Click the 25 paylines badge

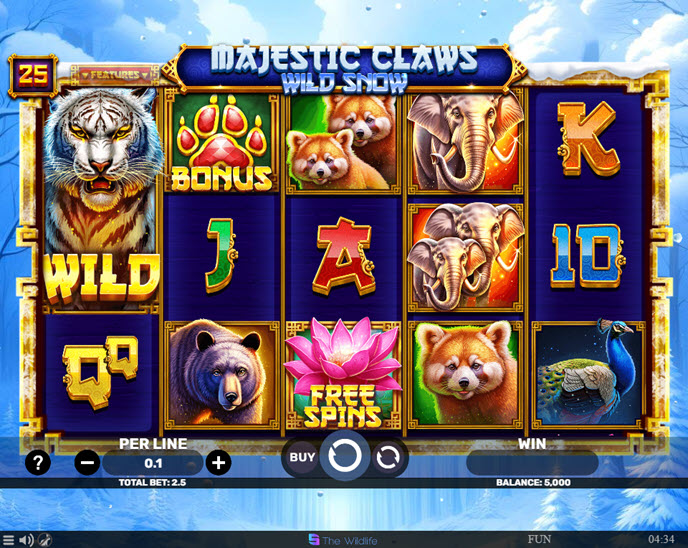[x=29, y=72]
